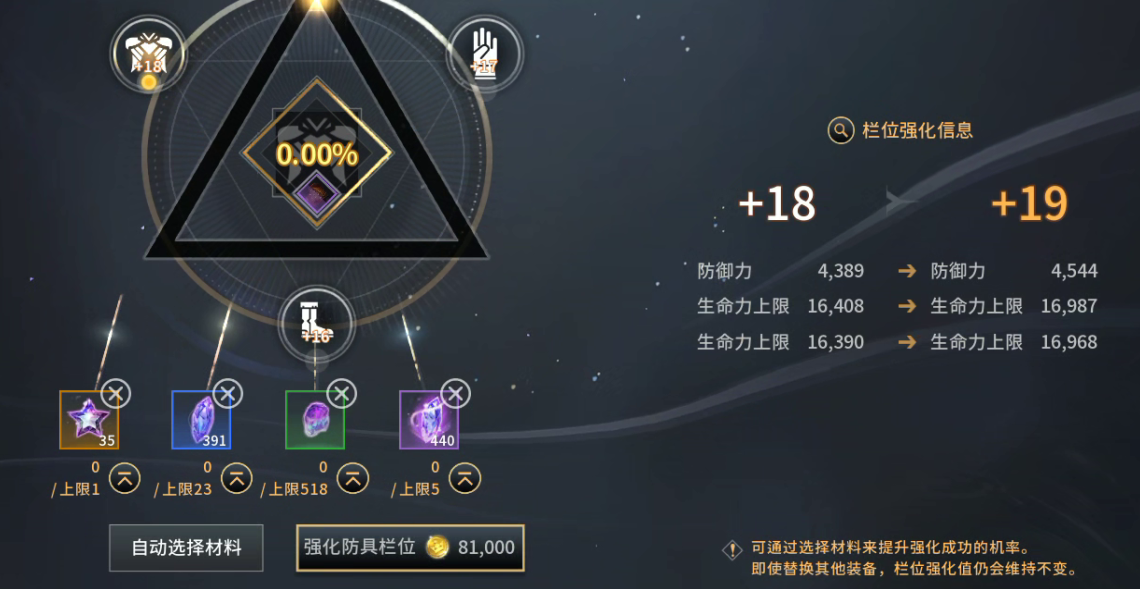Remove the purple star material via its X
1140x589 pixels.
[116, 393]
